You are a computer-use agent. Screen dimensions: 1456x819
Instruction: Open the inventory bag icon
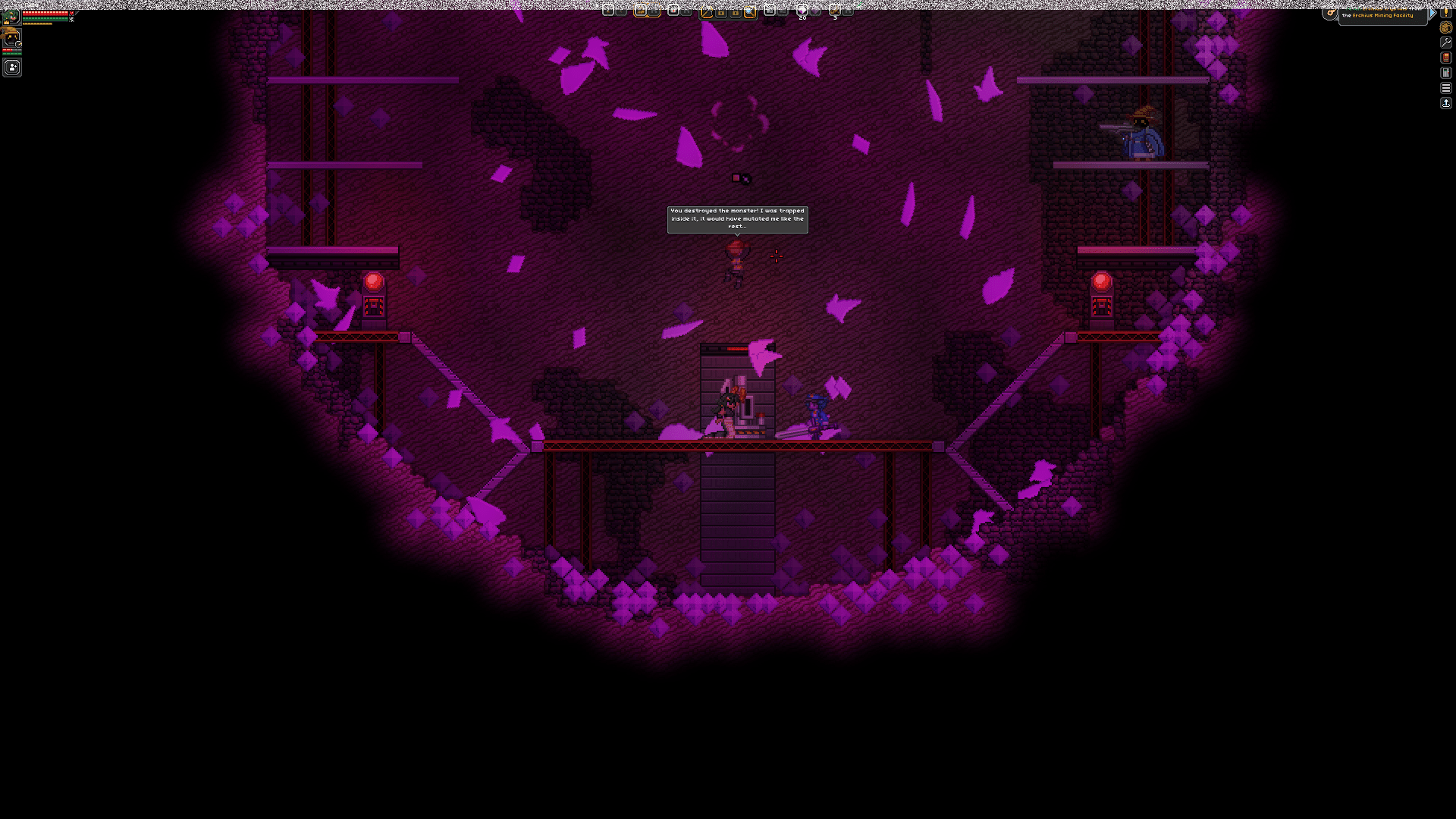1445,27
